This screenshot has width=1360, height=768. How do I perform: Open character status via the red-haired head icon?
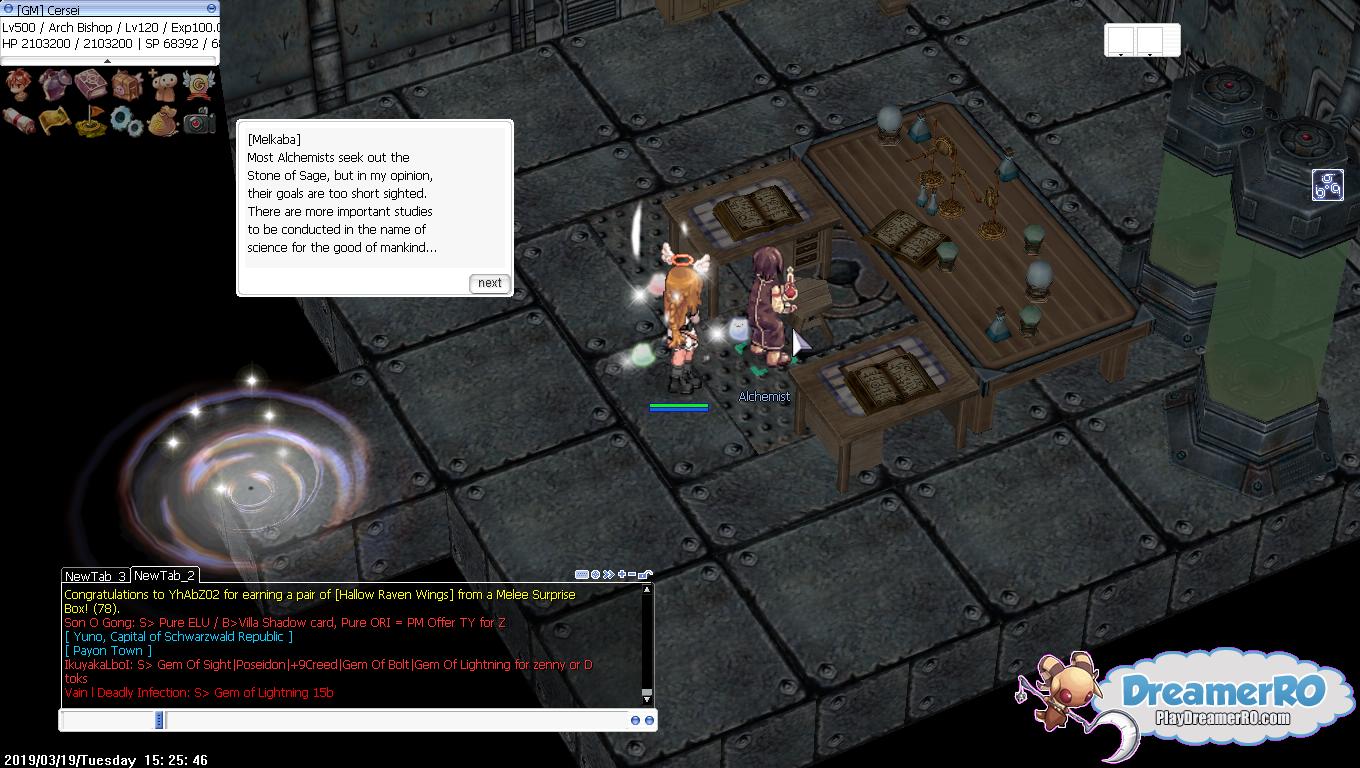click(x=19, y=86)
